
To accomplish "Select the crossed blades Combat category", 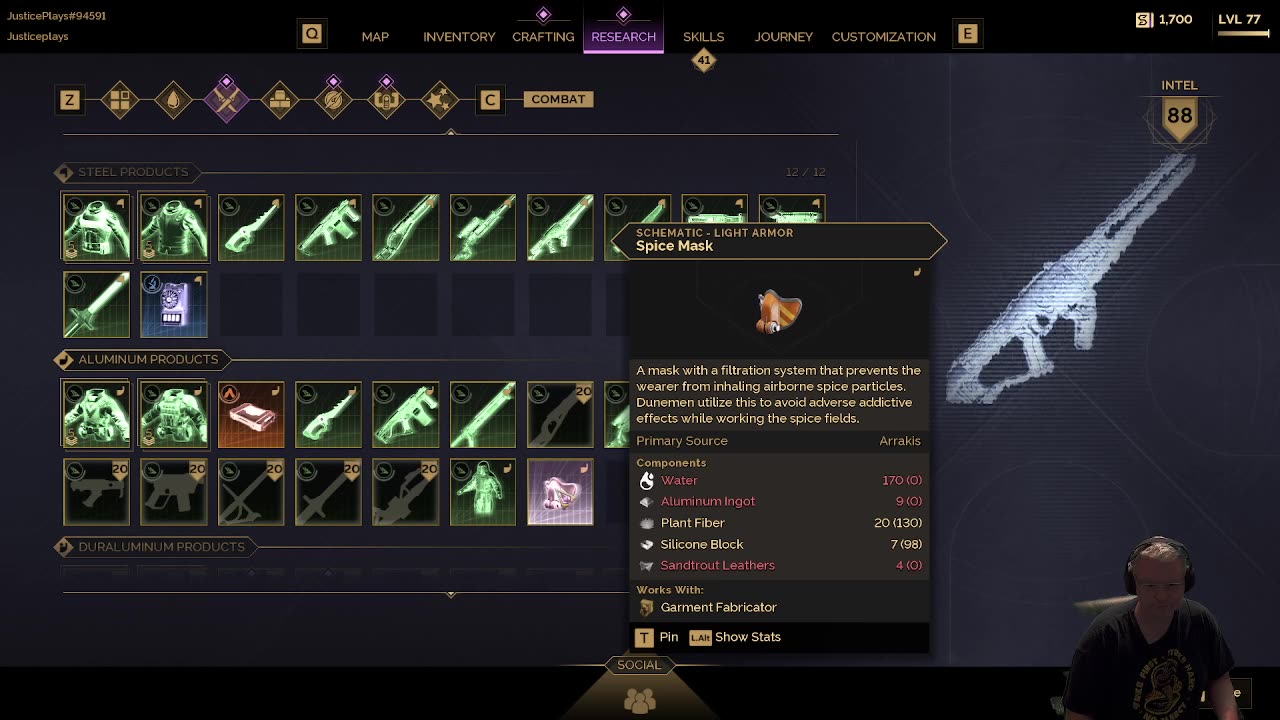I will [x=227, y=100].
